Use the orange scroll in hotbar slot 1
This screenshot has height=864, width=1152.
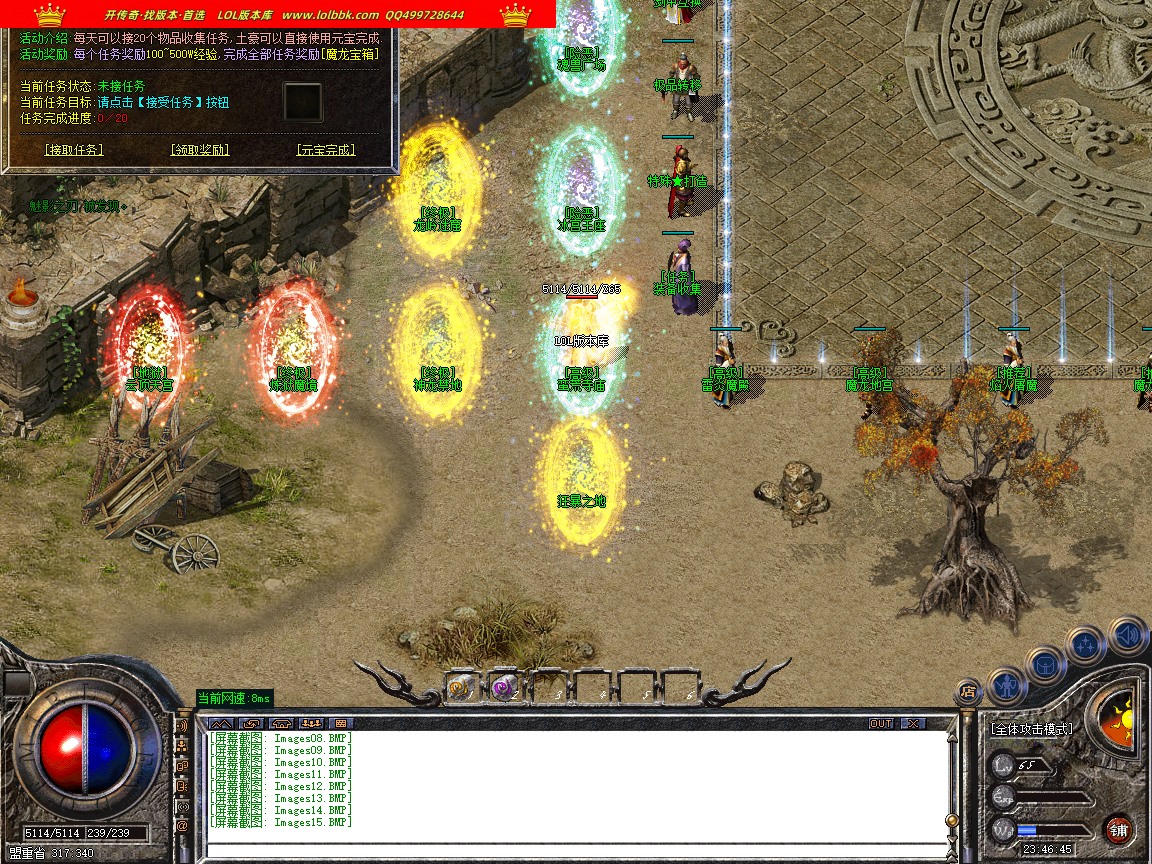coord(462,687)
